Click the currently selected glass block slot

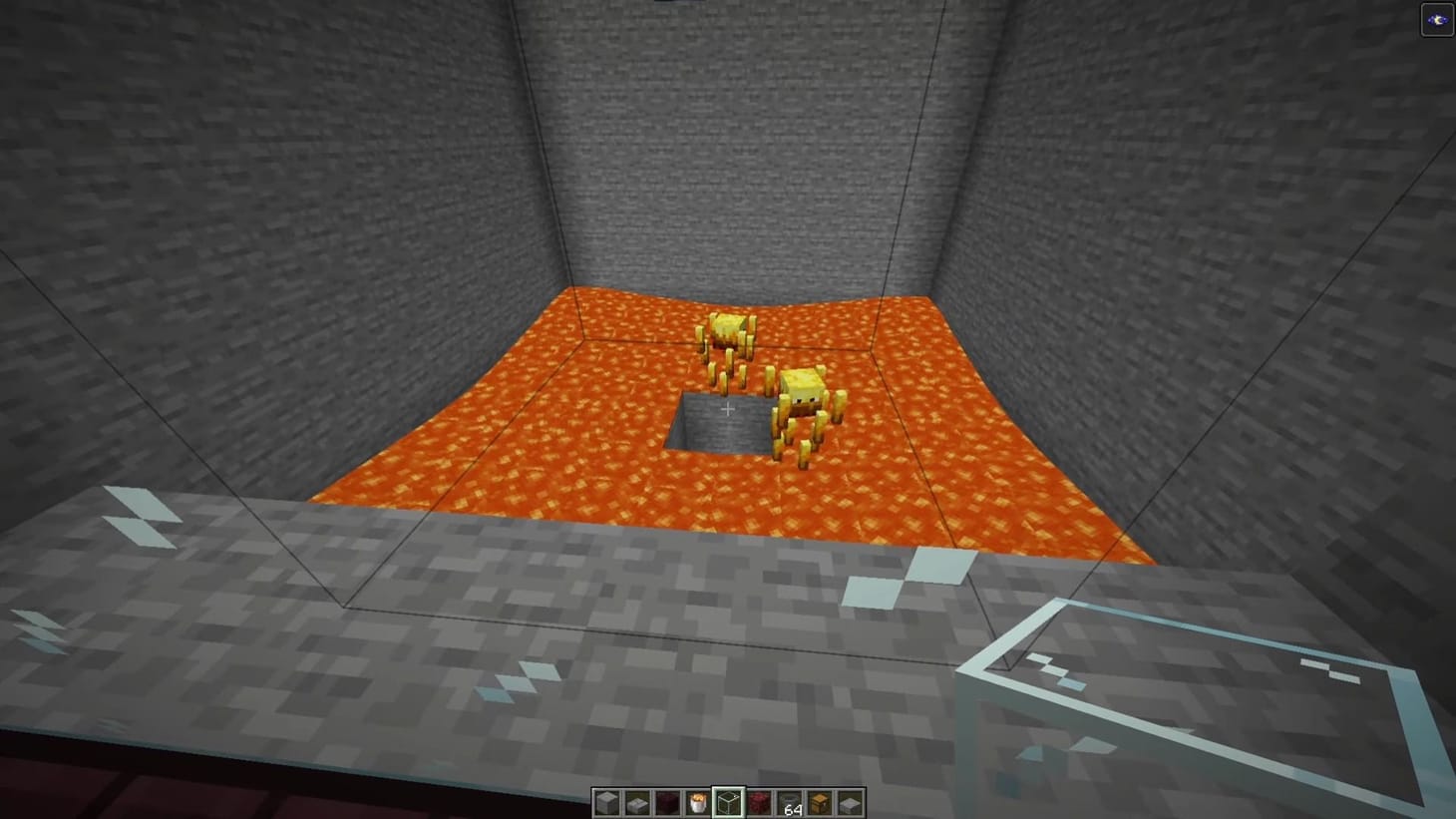tap(727, 800)
